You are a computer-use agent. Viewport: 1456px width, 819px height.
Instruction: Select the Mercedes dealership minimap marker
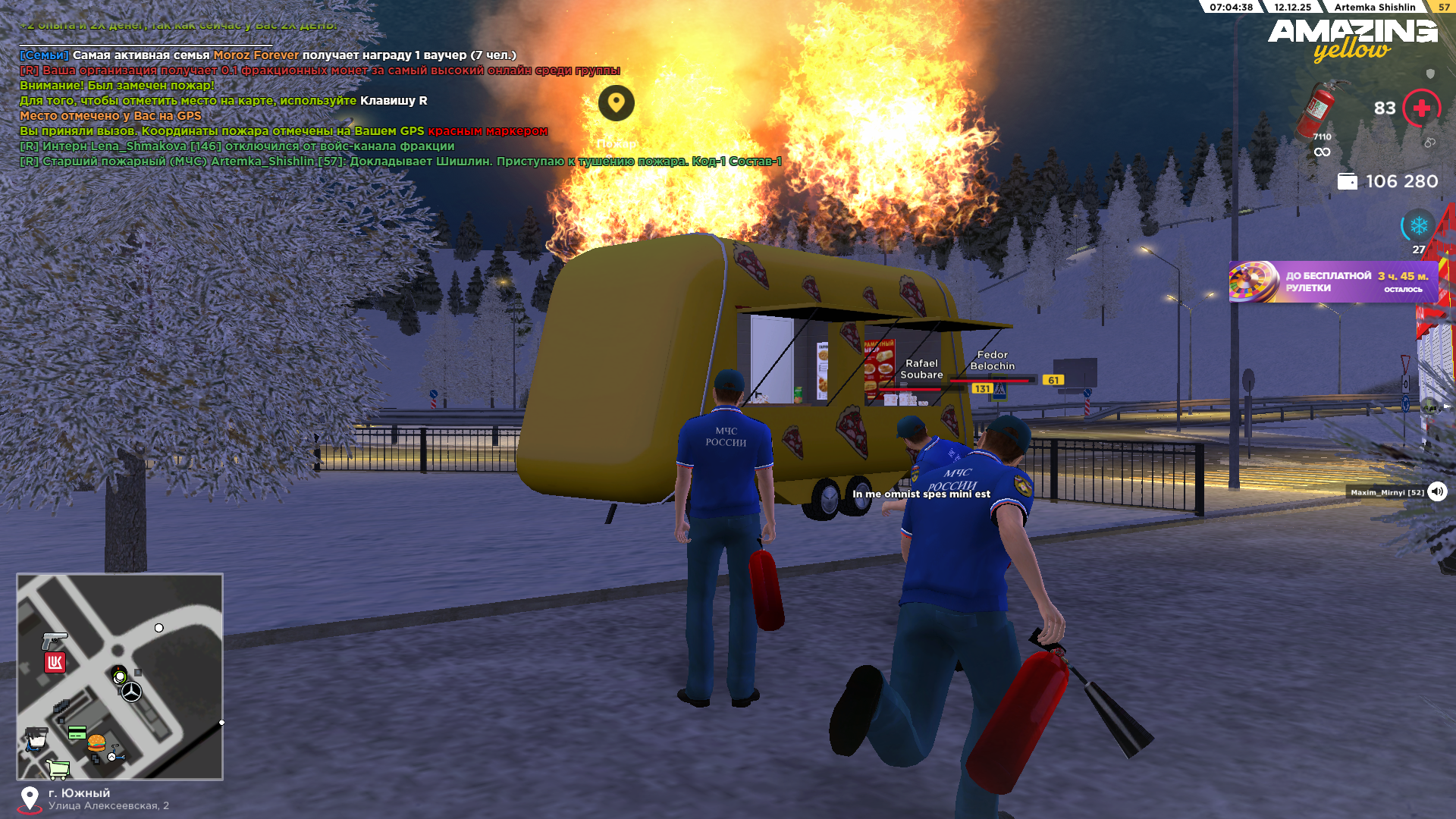132,692
